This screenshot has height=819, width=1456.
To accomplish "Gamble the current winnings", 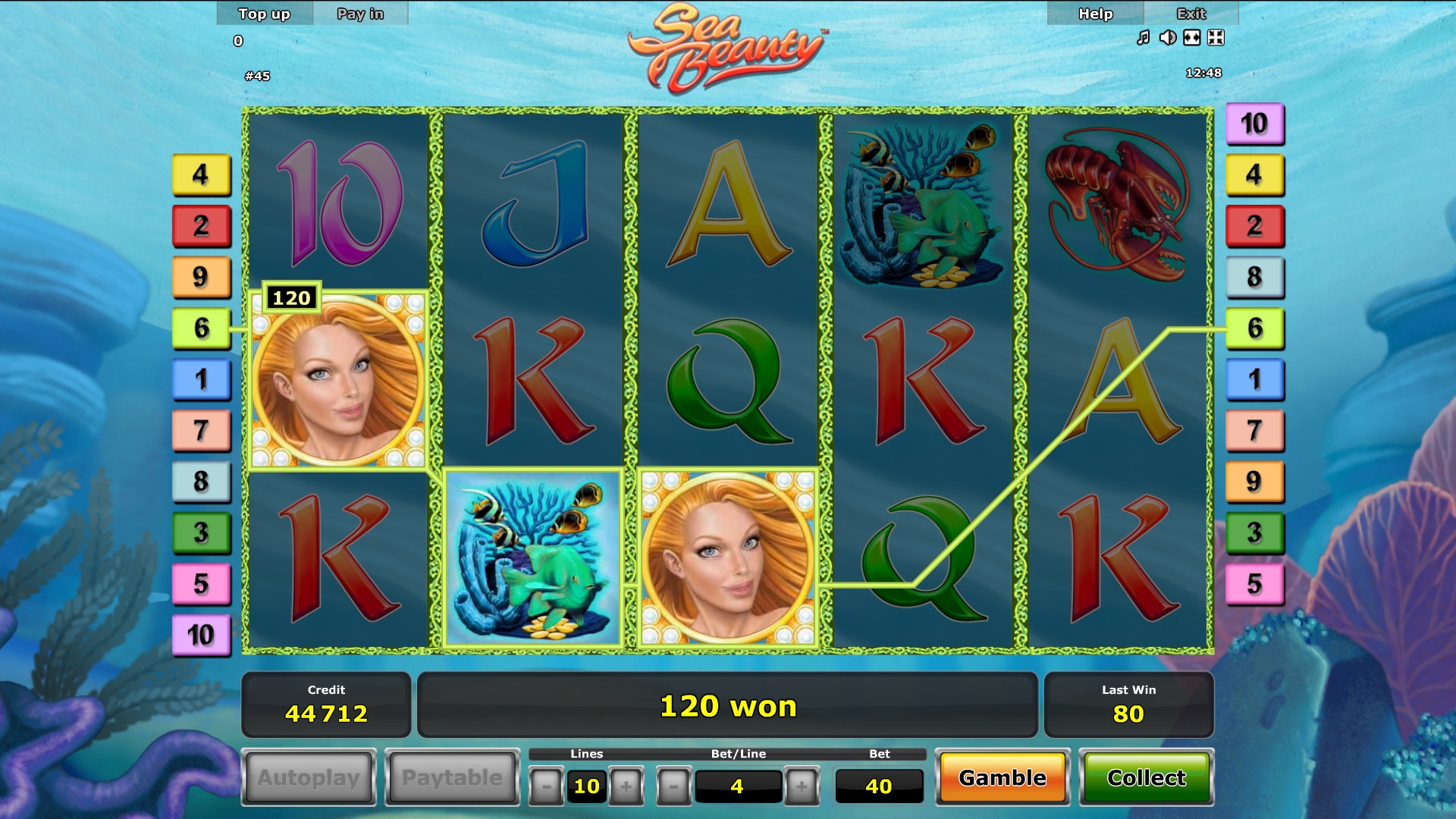I will click(1002, 777).
